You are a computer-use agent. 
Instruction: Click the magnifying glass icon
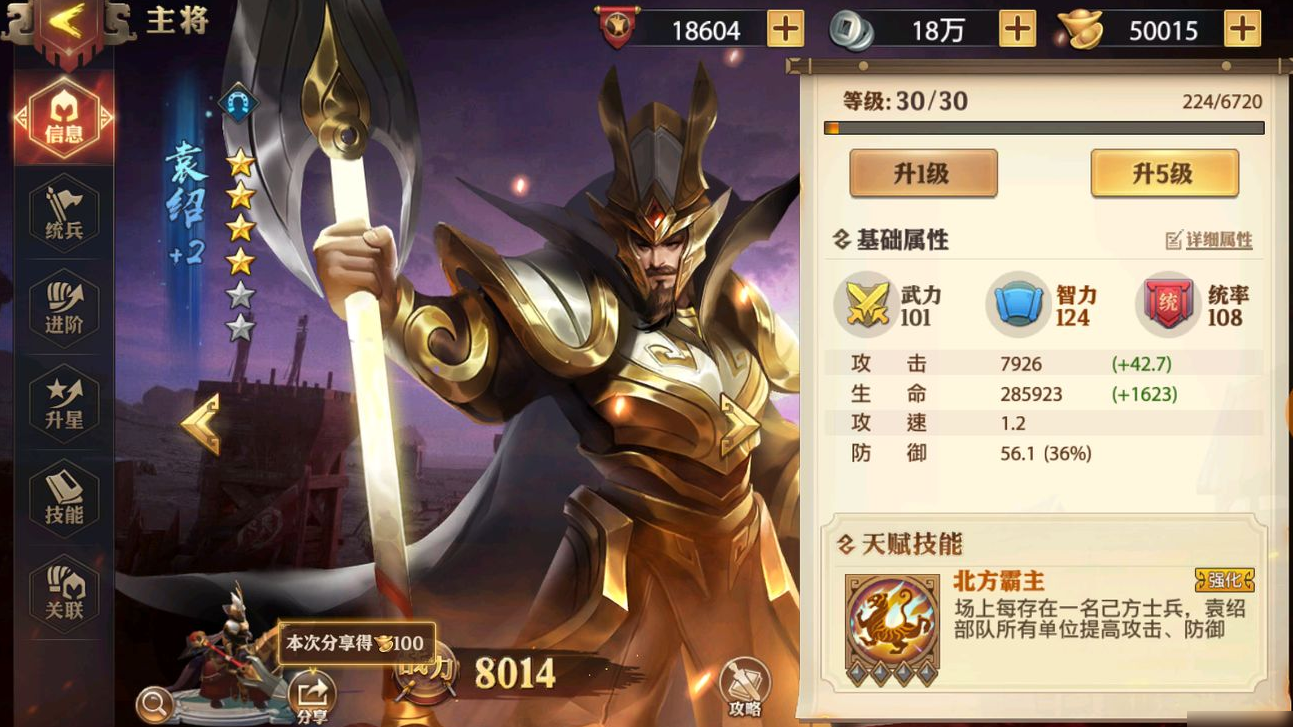click(x=154, y=705)
